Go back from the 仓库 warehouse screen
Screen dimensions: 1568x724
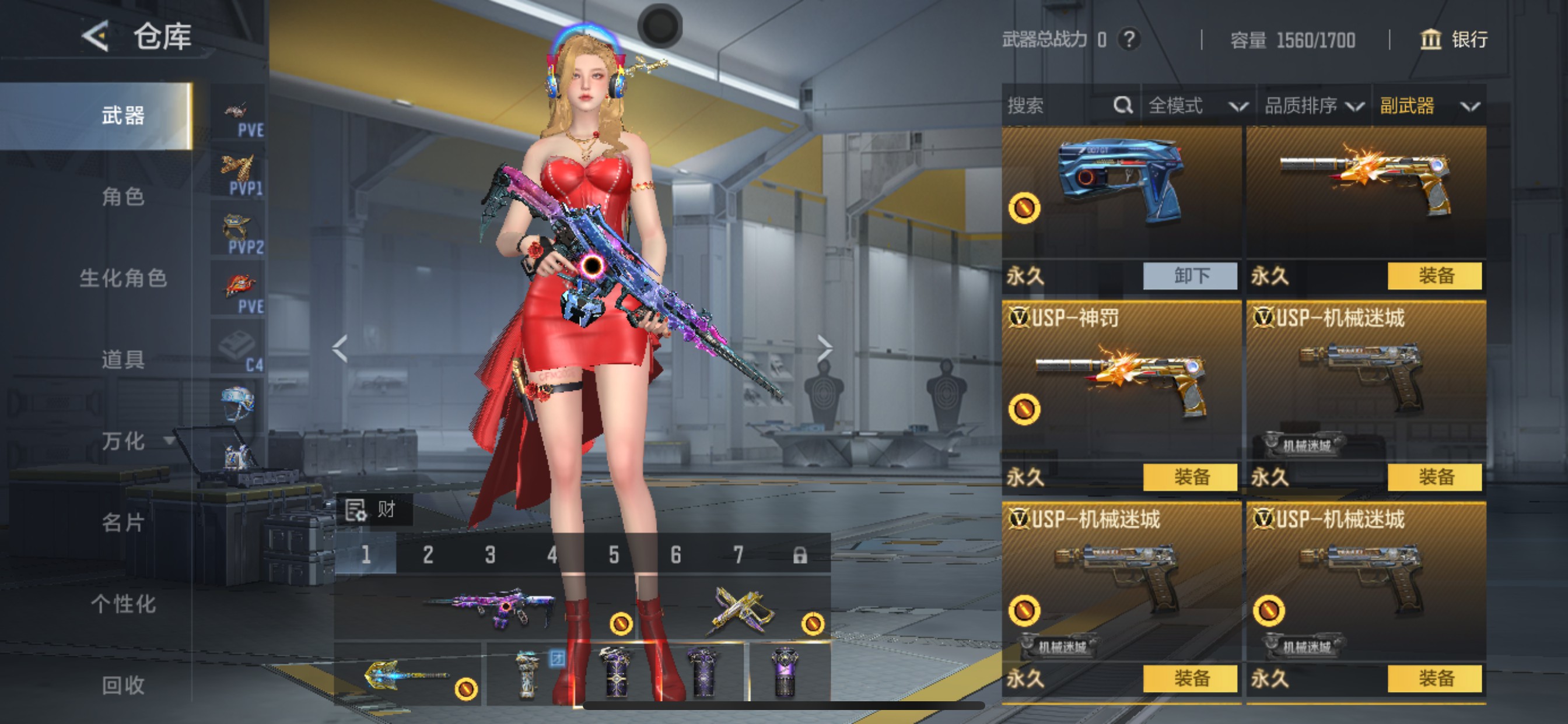pyautogui.click(x=96, y=37)
